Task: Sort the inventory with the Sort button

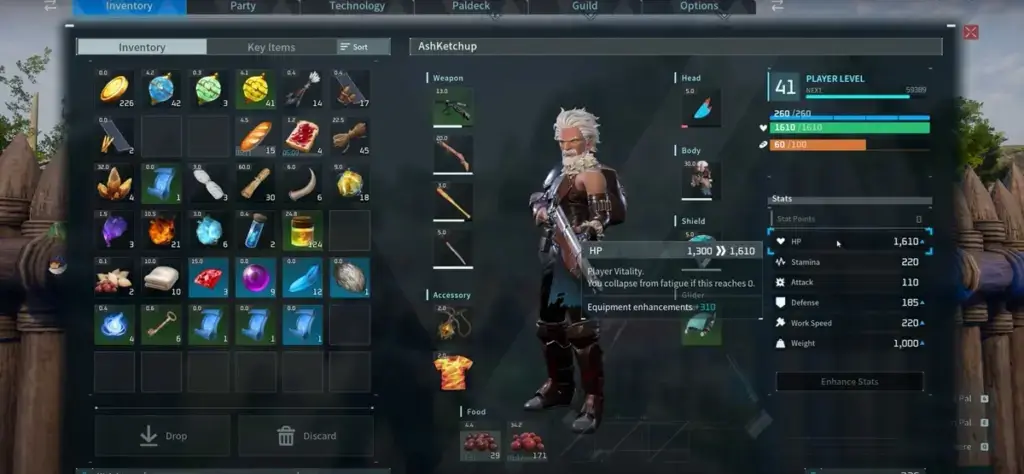Action: tap(353, 47)
